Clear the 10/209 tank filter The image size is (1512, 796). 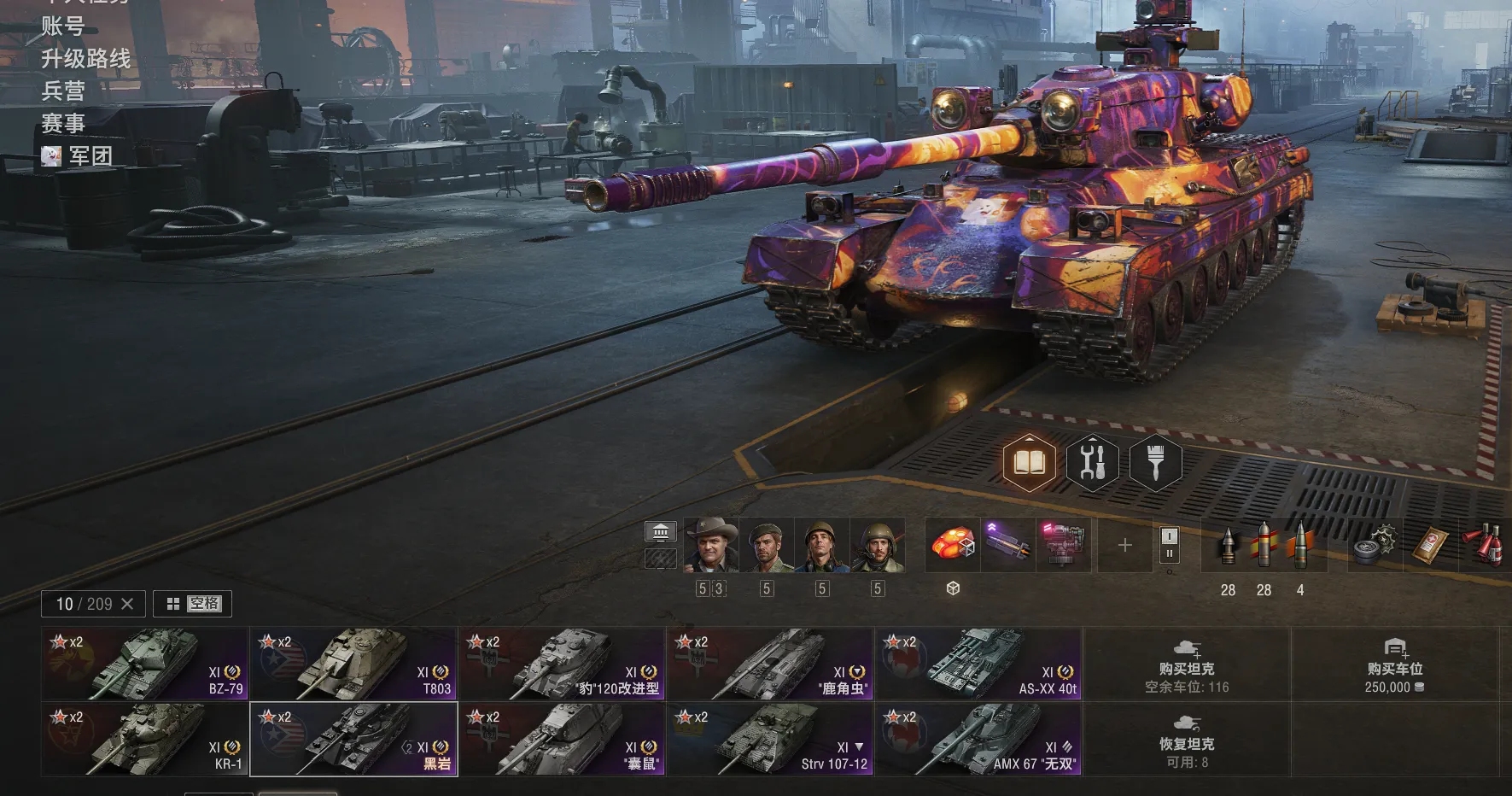[127, 604]
